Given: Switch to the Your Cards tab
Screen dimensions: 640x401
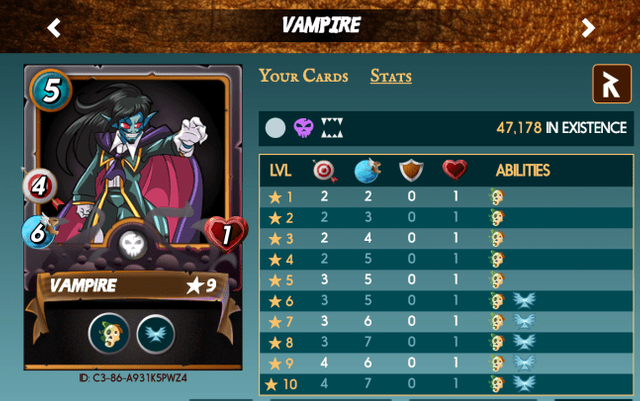Looking at the screenshot, I should click(303, 76).
